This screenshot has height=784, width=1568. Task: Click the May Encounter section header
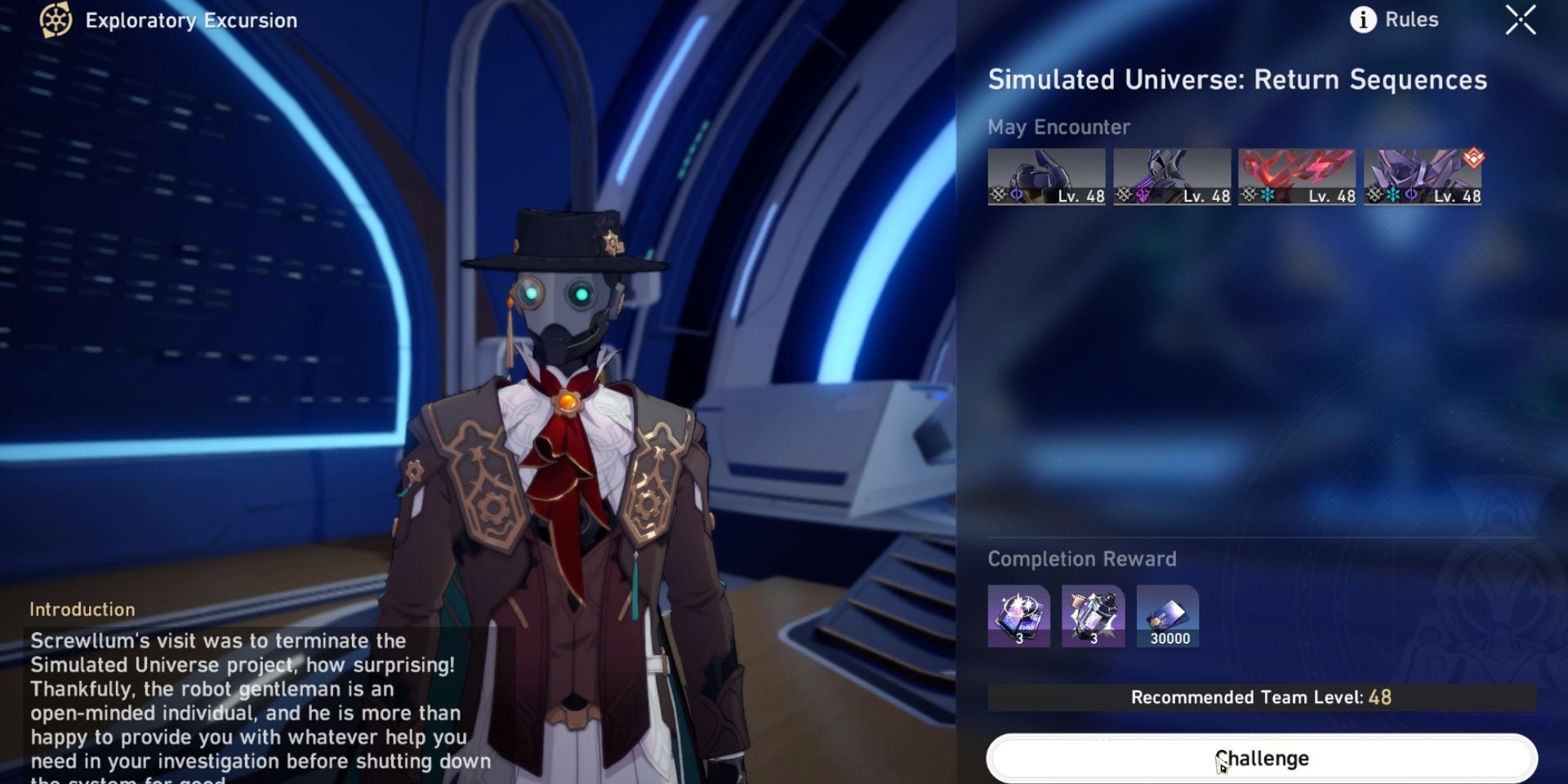(x=1058, y=127)
